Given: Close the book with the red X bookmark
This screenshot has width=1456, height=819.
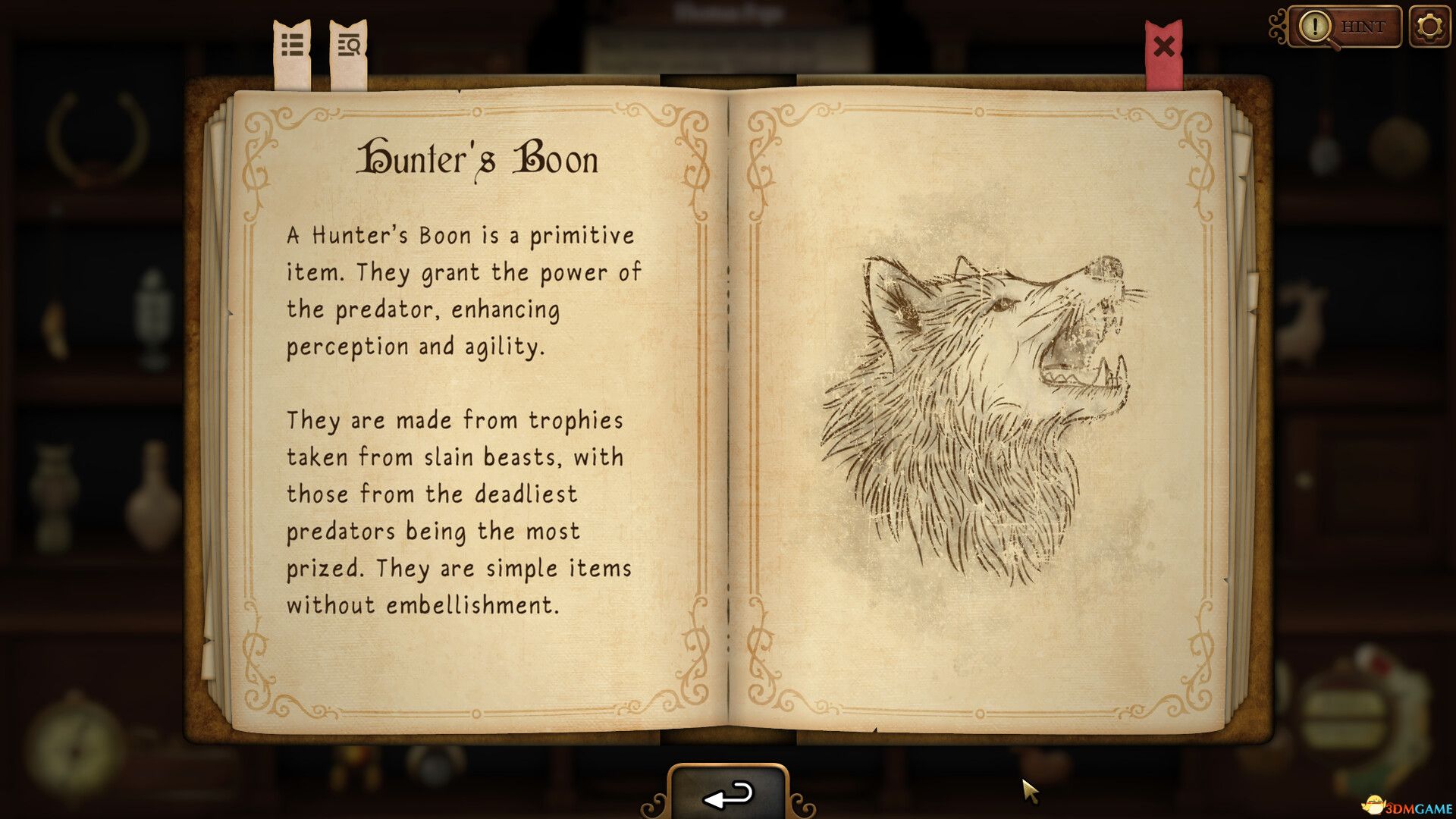Looking at the screenshot, I should [x=1163, y=49].
